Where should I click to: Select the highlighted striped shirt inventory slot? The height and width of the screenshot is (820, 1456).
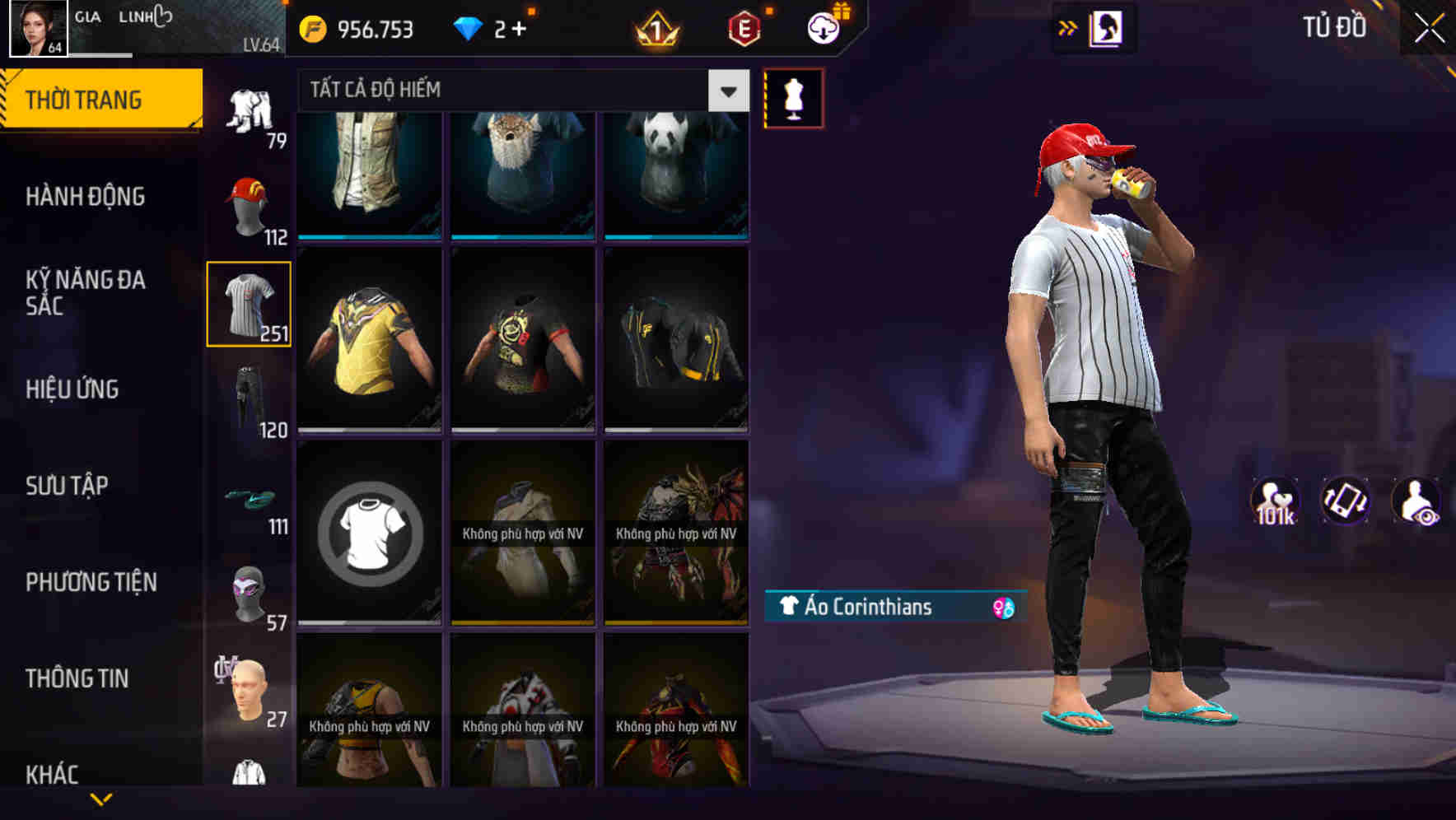coord(249,305)
